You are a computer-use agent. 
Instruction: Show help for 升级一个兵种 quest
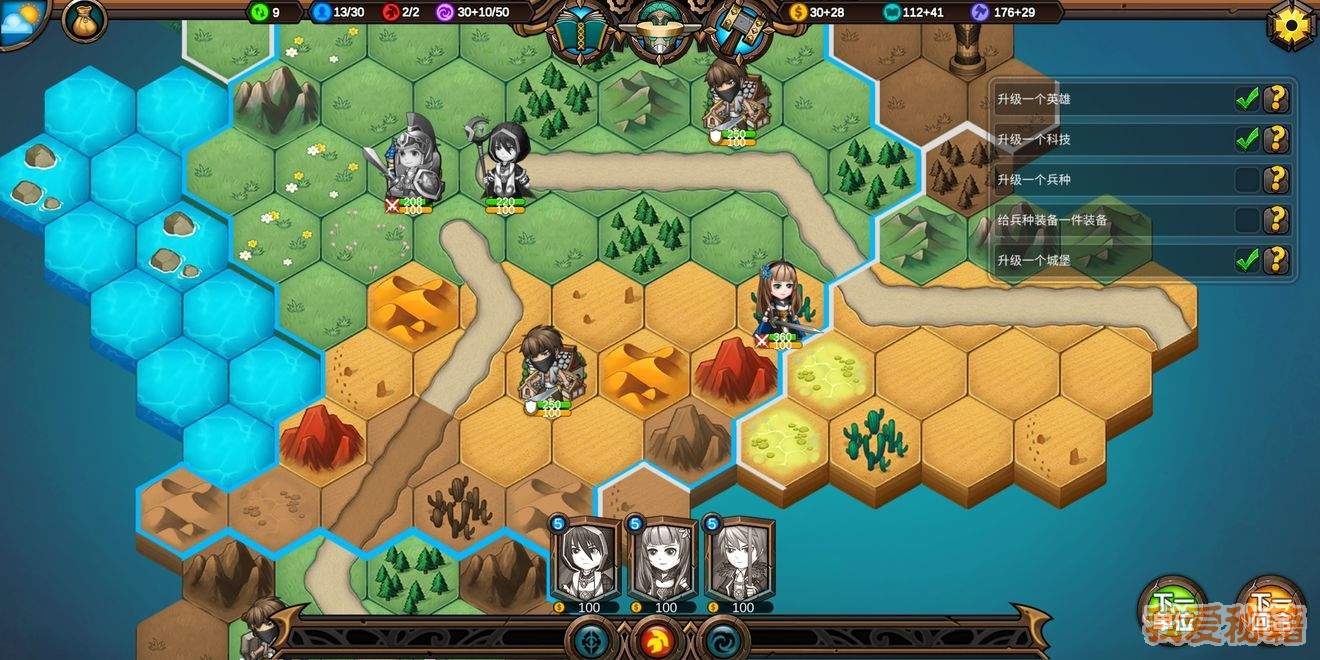(1276, 180)
